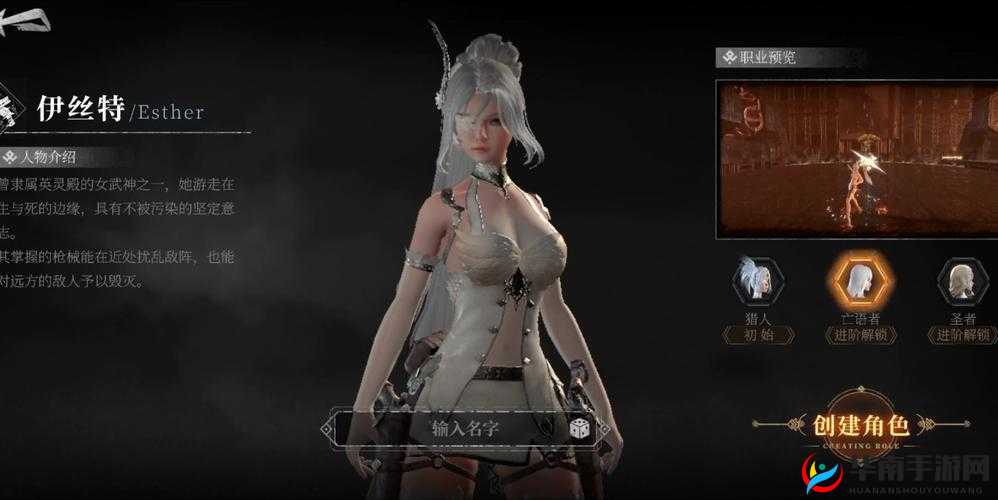Screen dimensions: 998x500
Task: Choose the 猎人 hunter class portrait
Action: click(x=758, y=283)
